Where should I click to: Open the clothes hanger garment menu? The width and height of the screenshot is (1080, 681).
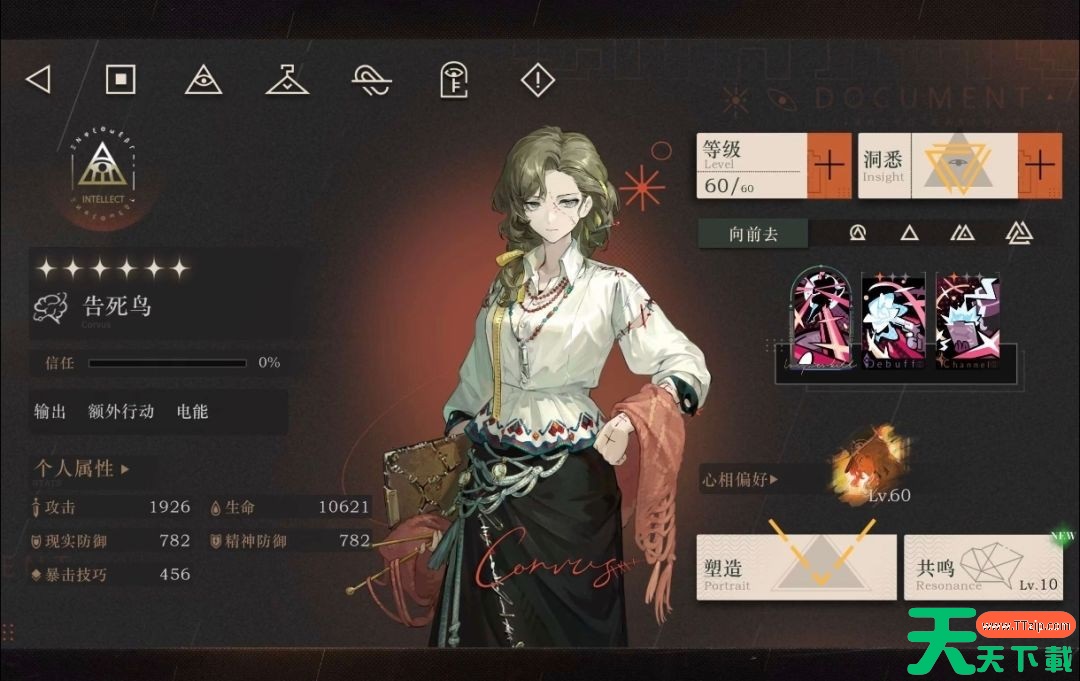point(287,80)
